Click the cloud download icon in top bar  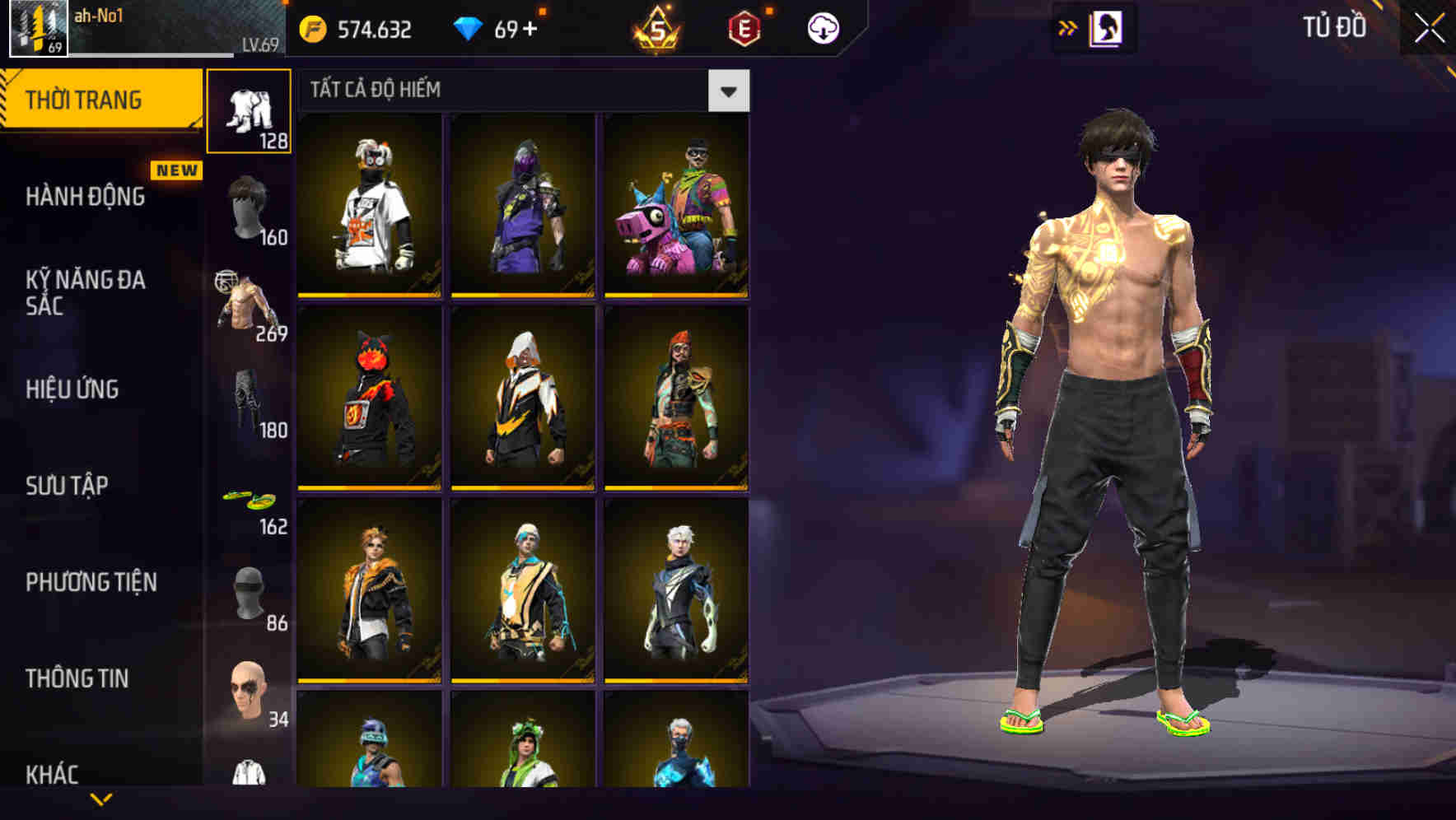pyautogui.click(x=823, y=27)
